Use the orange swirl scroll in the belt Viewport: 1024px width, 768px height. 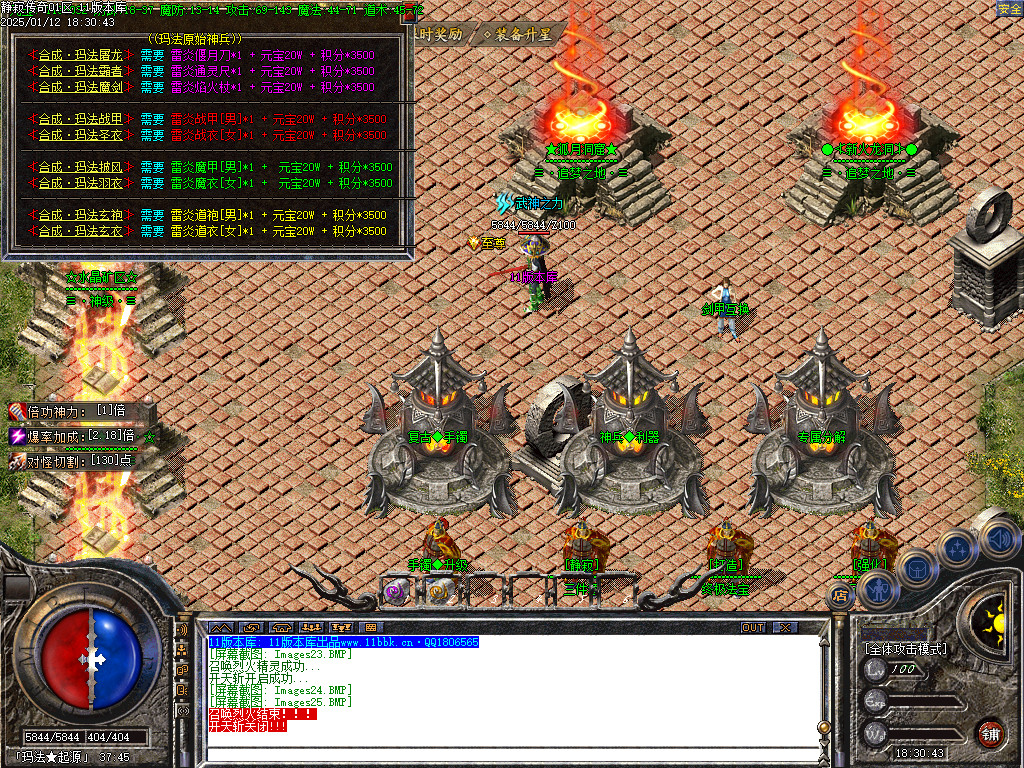click(438, 592)
